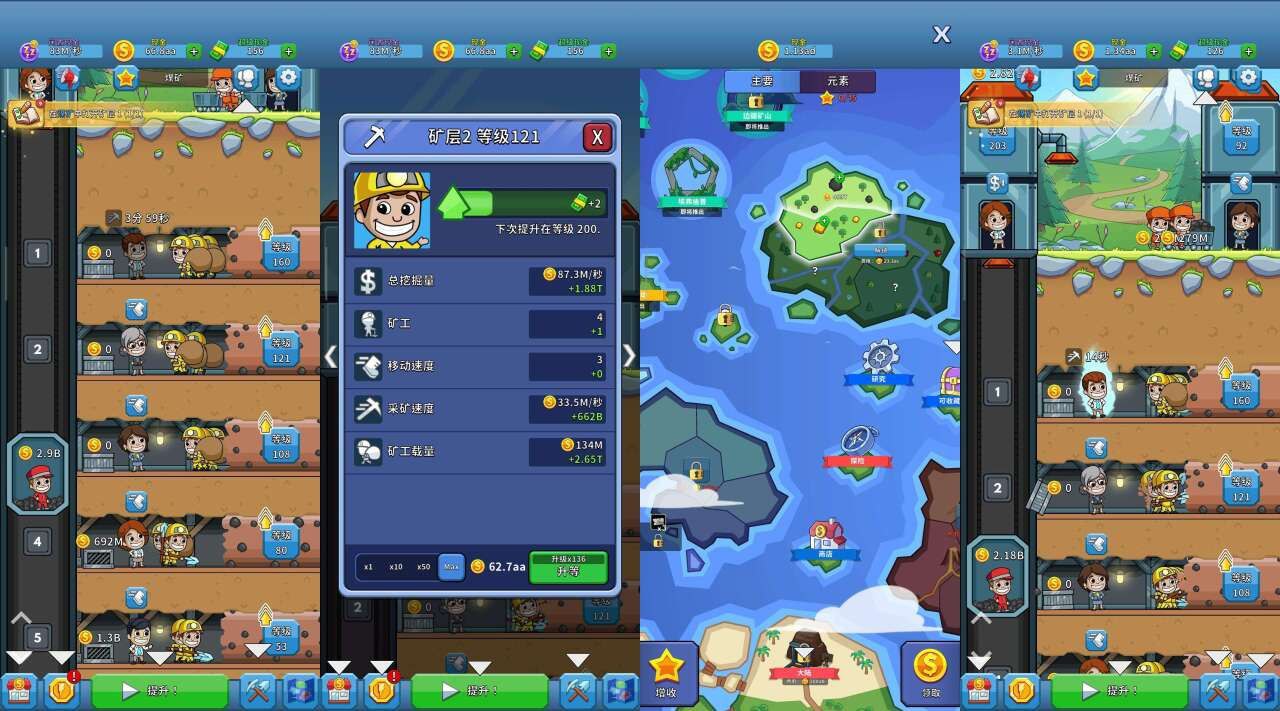Viewport: 1280px width, 711px height.
Task: Open the 探险 compass expedition marker
Action: click(858, 447)
